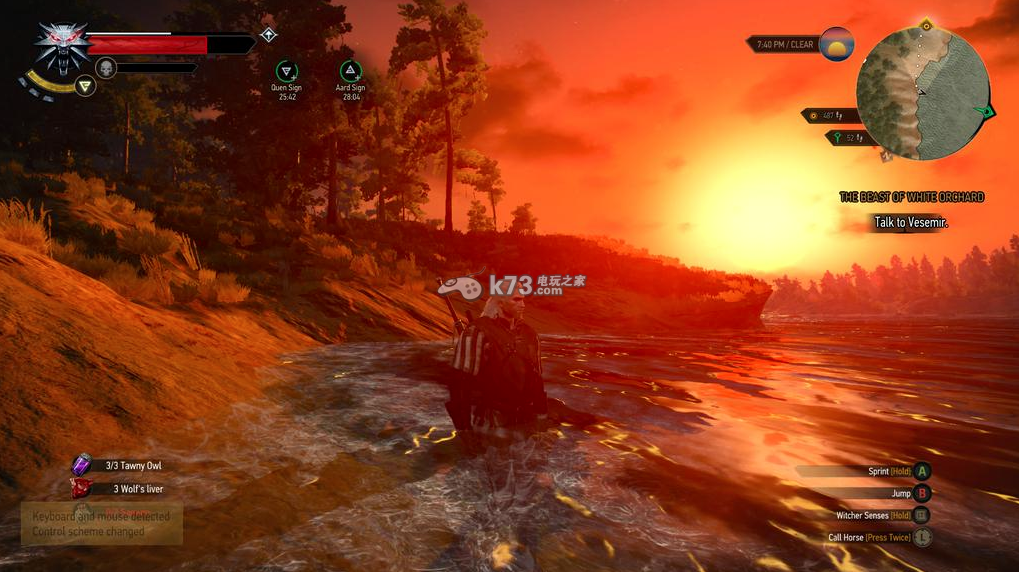This screenshot has height=572, width=1019.
Task: Select the Wolf's liver item slot
Action: (x=82, y=489)
